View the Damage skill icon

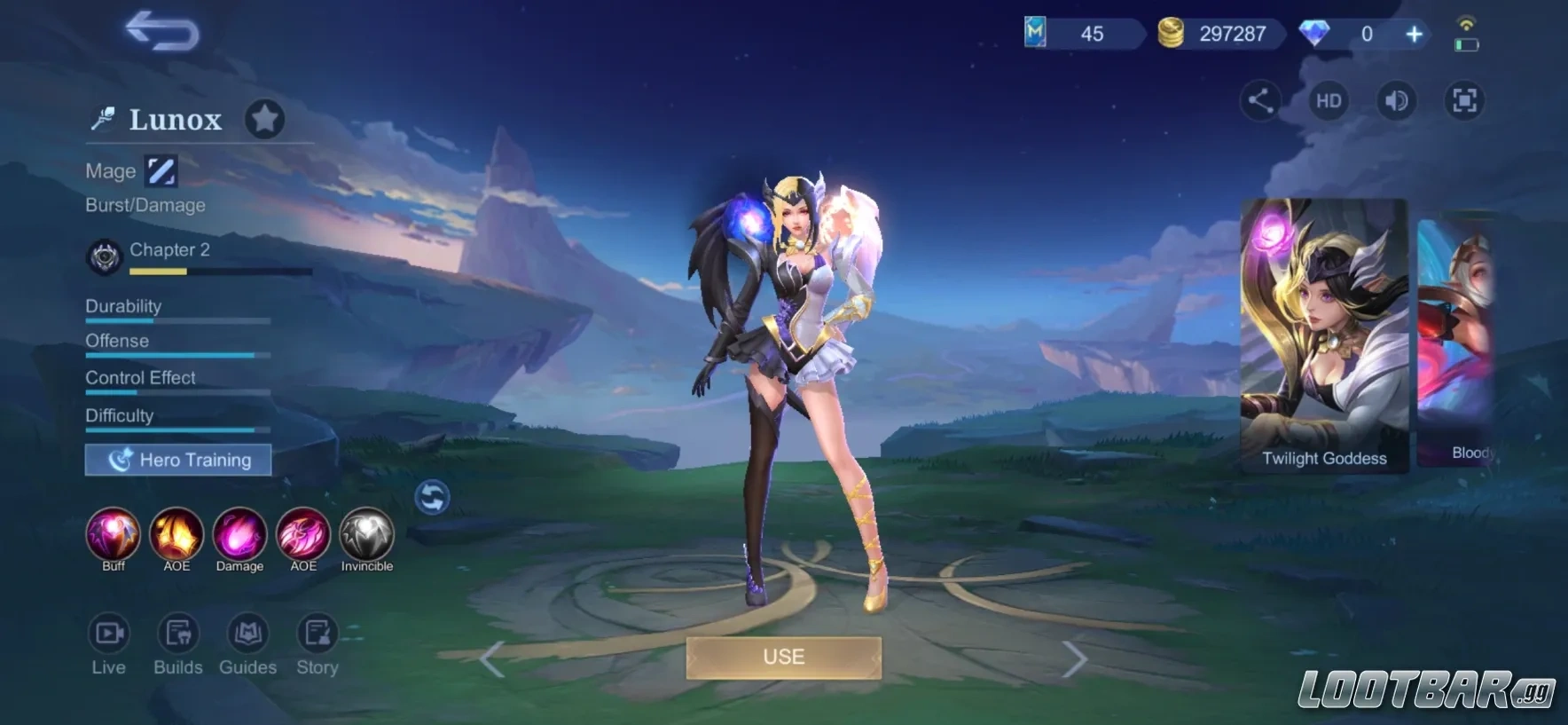pyautogui.click(x=239, y=535)
